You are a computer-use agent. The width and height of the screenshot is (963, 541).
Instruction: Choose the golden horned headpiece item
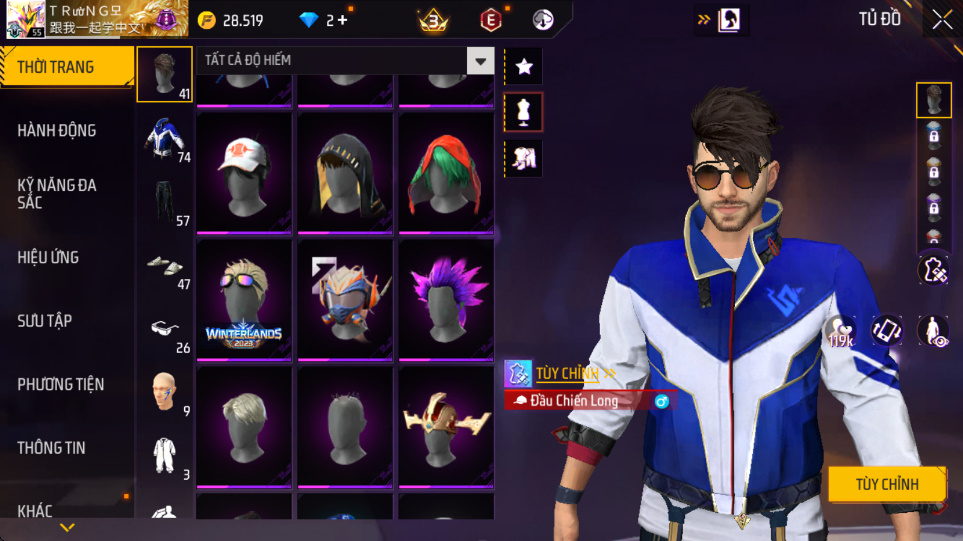(446, 426)
